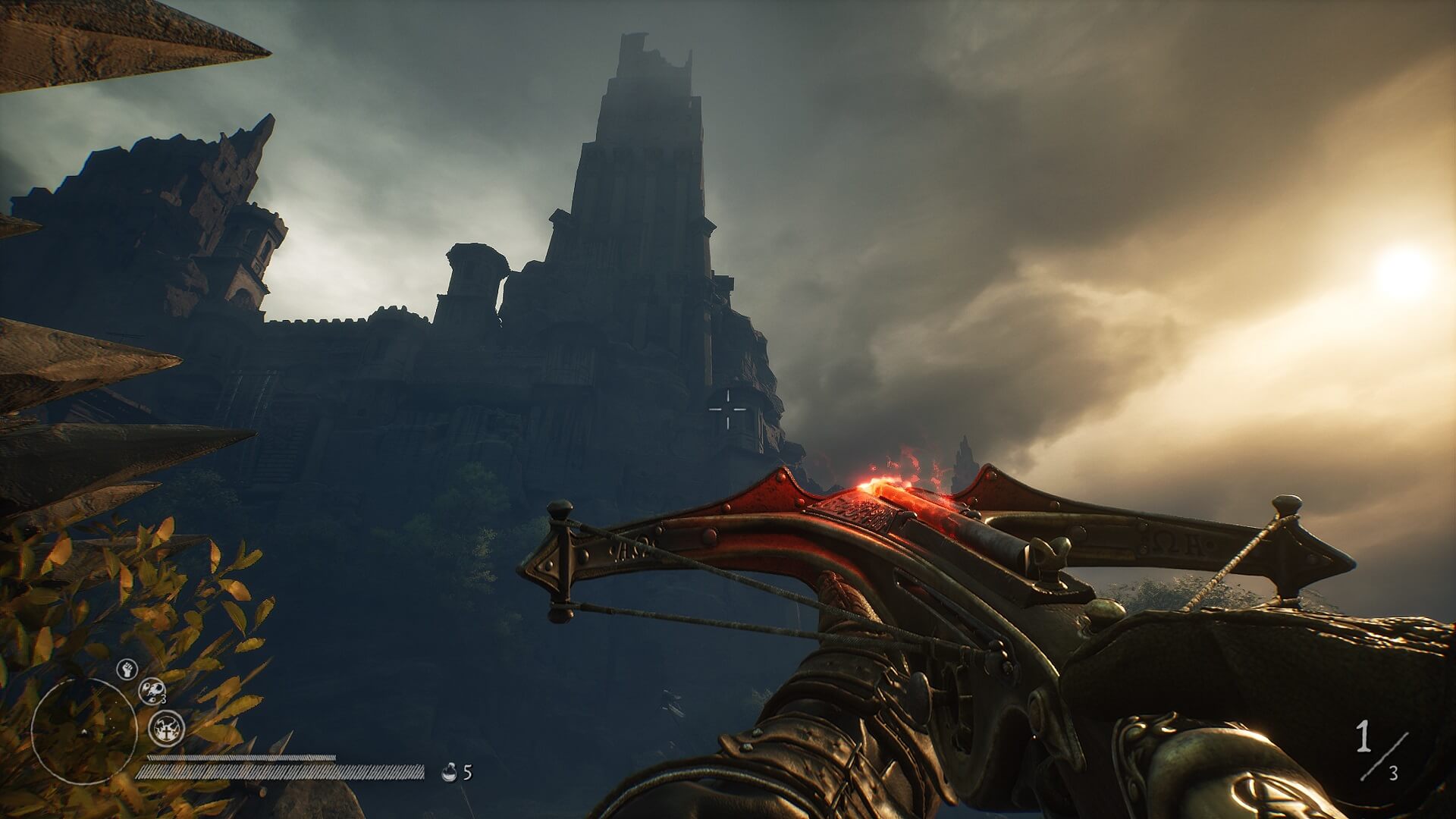Image resolution: width=1456 pixels, height=819 pixels.
Task: Click the circular minimap compass
Action: tap(83, 730)
